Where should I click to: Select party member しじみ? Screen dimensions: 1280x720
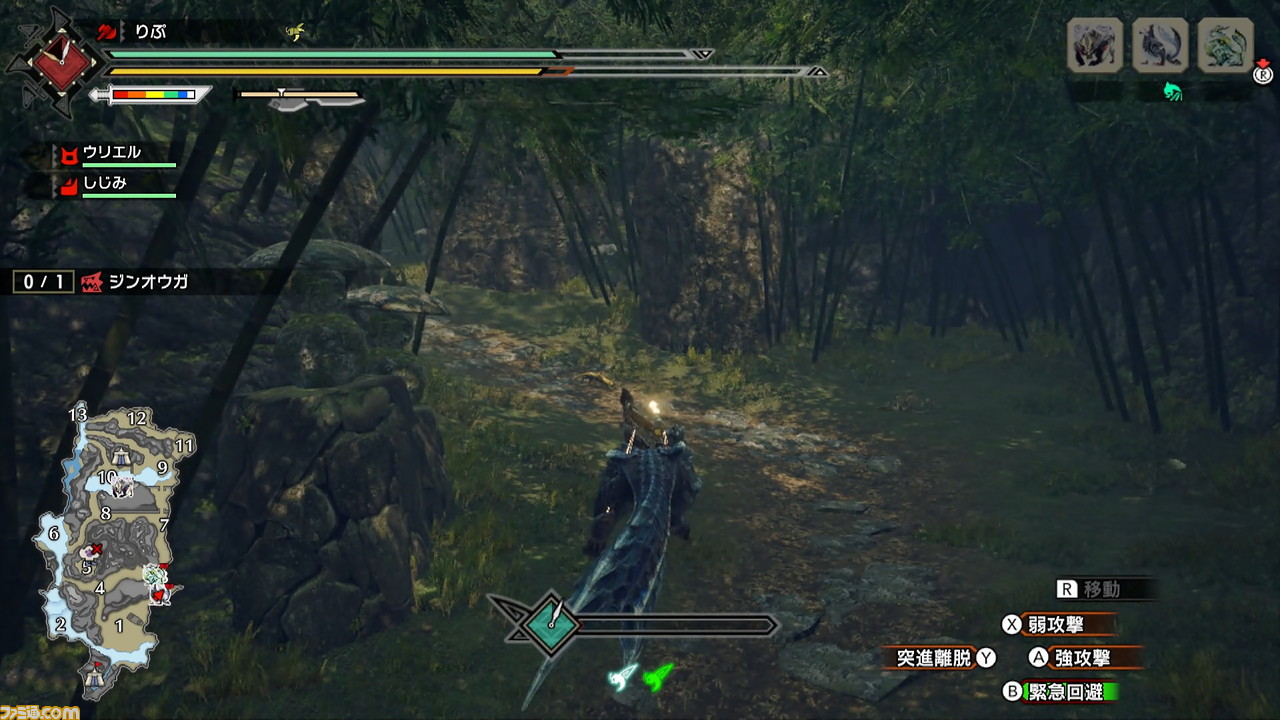[105, 183]
